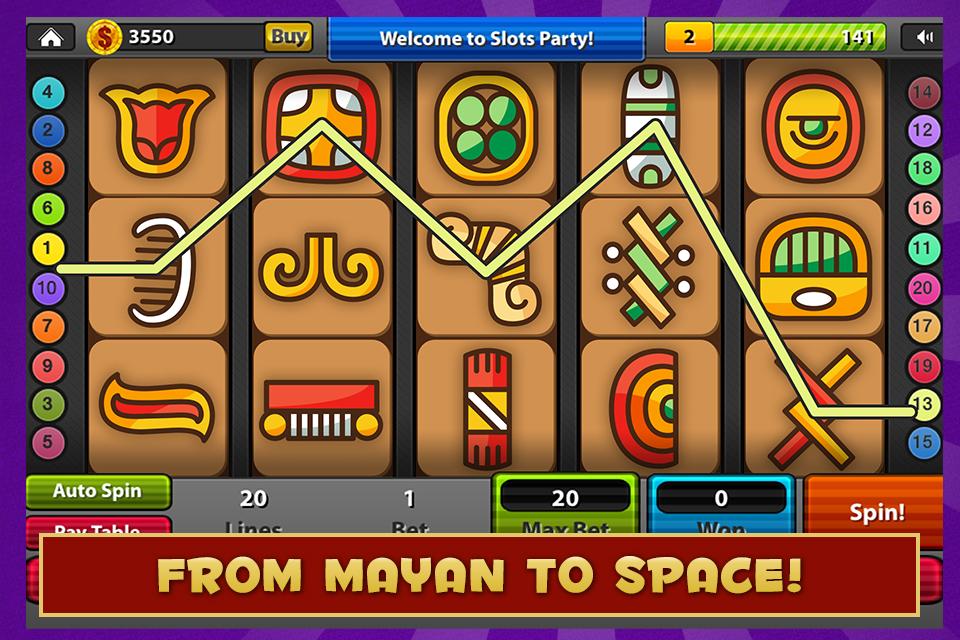Screen dimensions: 960x640
Task: Choose payline number 1
Action: pyautogui.click(x=47, y=248)
